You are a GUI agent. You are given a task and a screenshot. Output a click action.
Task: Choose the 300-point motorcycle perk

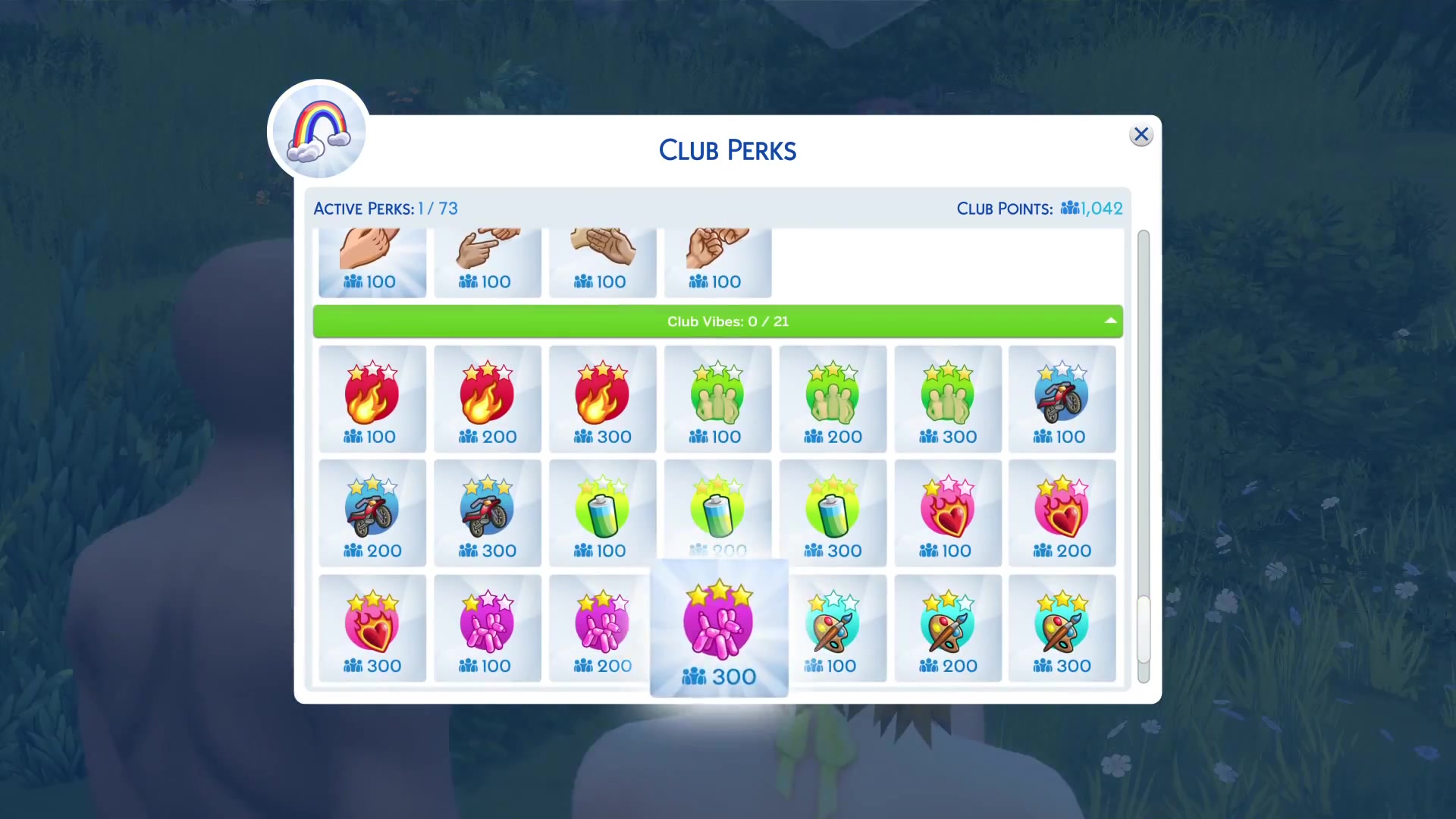487,513
